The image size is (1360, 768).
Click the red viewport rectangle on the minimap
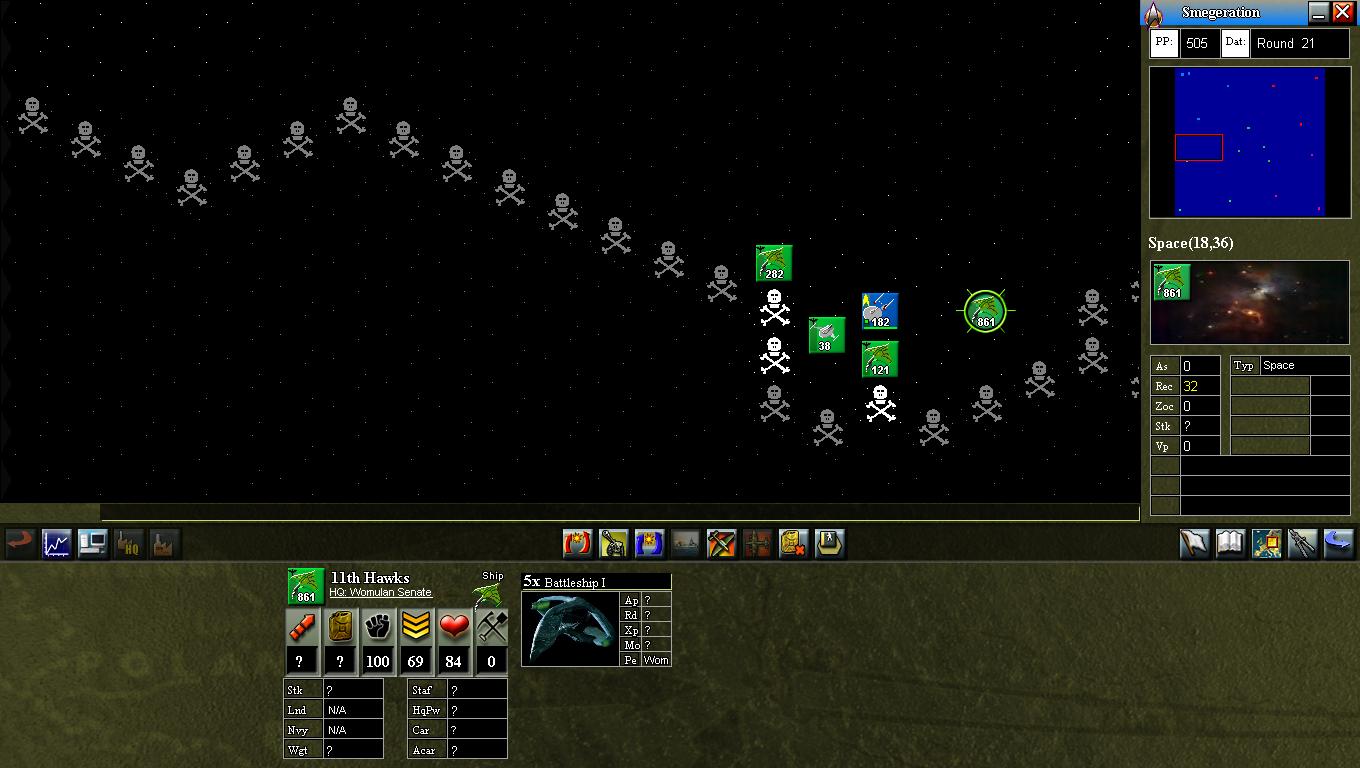pos(1199,147)
